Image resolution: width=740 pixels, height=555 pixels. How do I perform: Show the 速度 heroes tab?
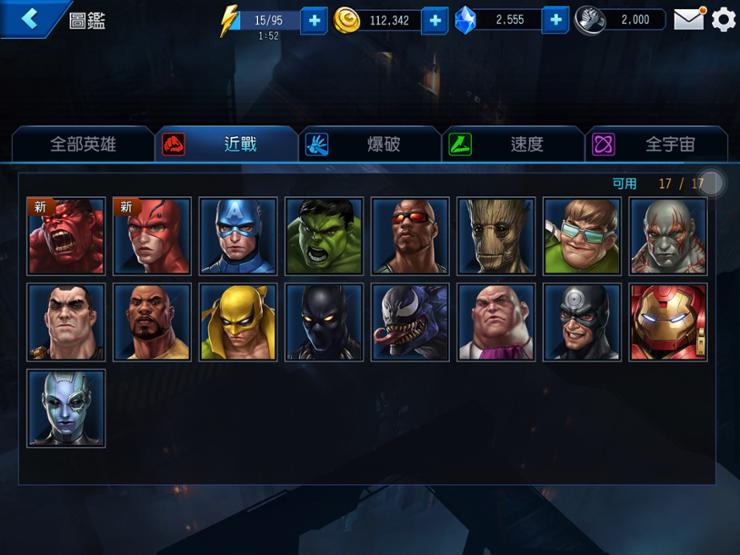tap(514, 144)
